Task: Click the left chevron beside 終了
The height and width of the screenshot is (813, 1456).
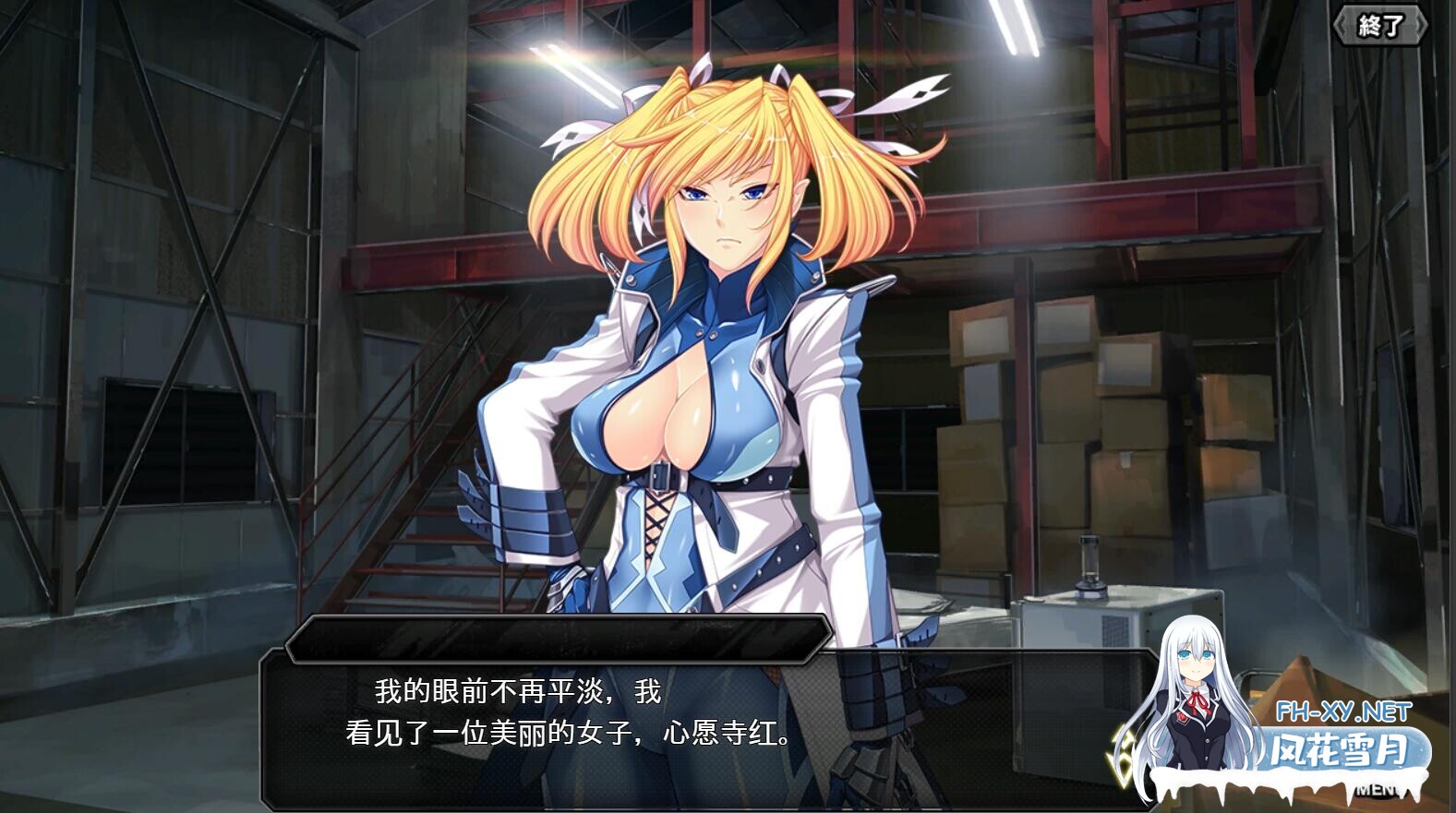Action: tap(1339, 23)
